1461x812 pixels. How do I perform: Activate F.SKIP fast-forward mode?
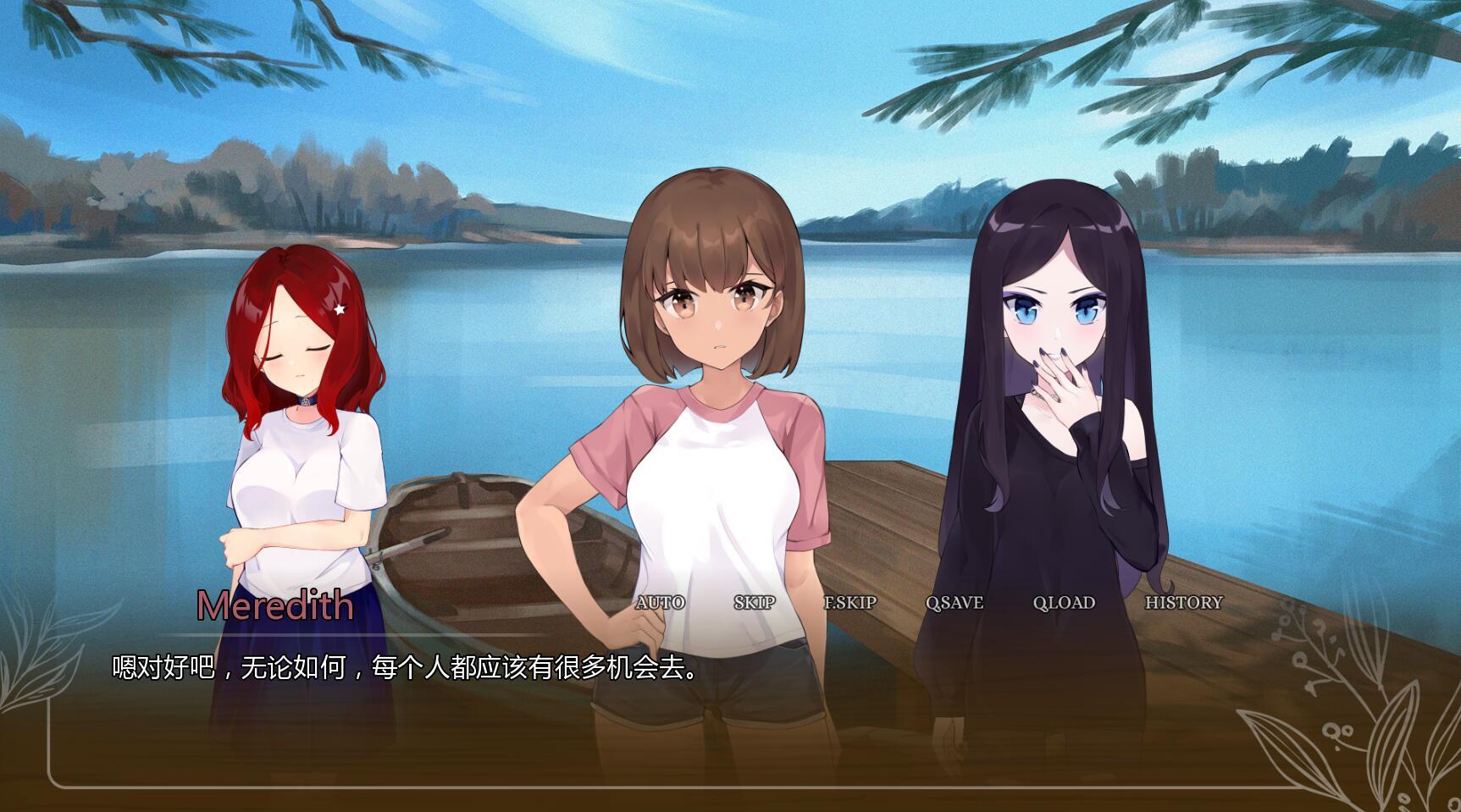pyautogui.click(x=852, y=604)
